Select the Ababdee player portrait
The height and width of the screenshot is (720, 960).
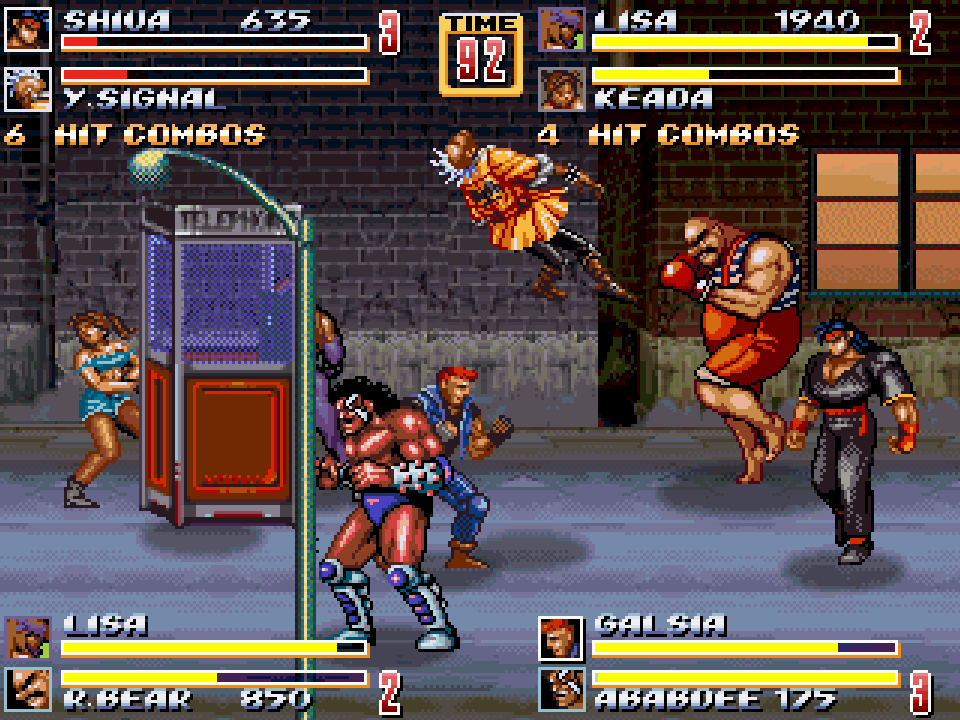click(x=561, y=689)
